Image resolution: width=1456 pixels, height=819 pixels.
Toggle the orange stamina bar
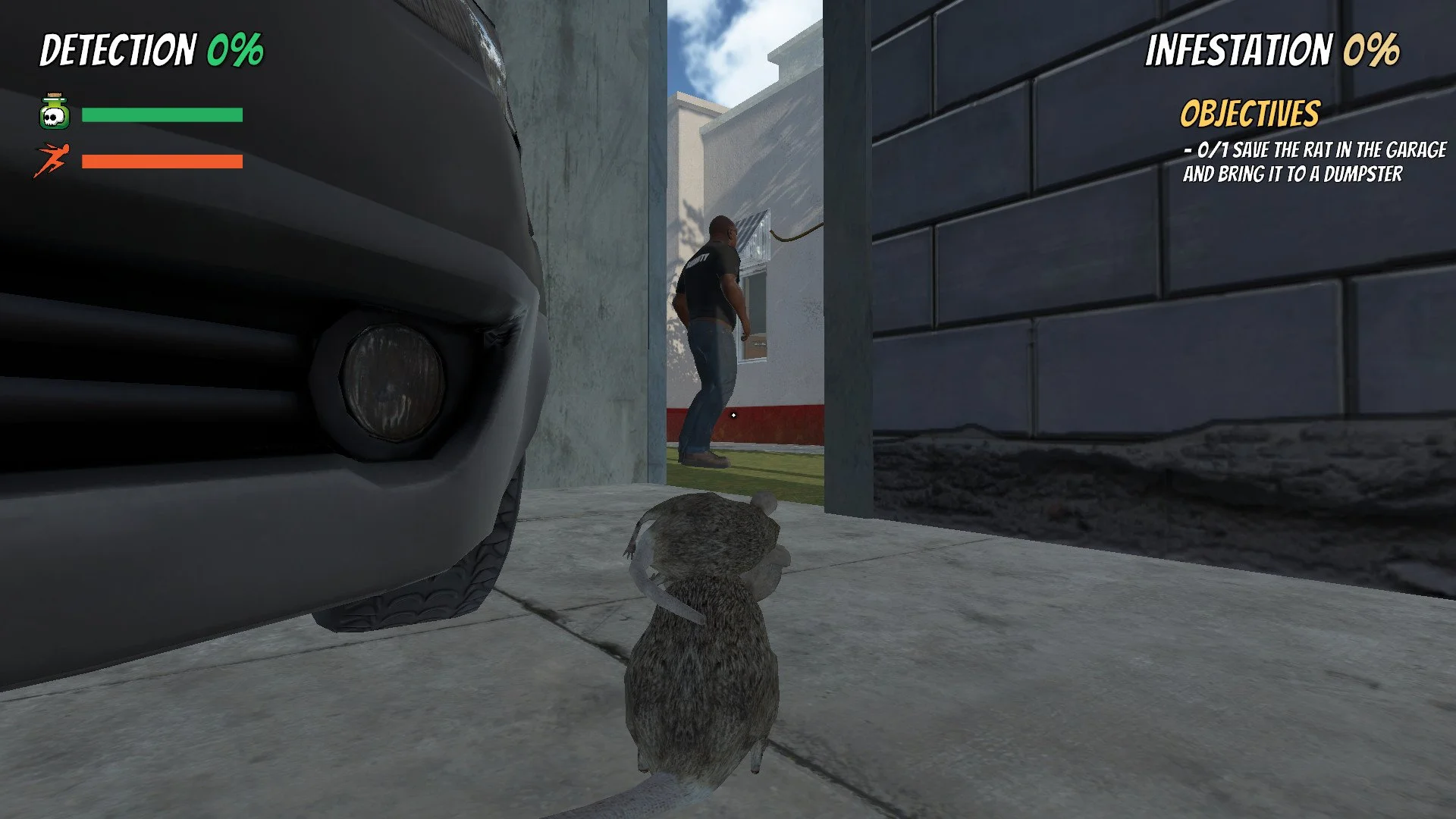tap(161, 160)
